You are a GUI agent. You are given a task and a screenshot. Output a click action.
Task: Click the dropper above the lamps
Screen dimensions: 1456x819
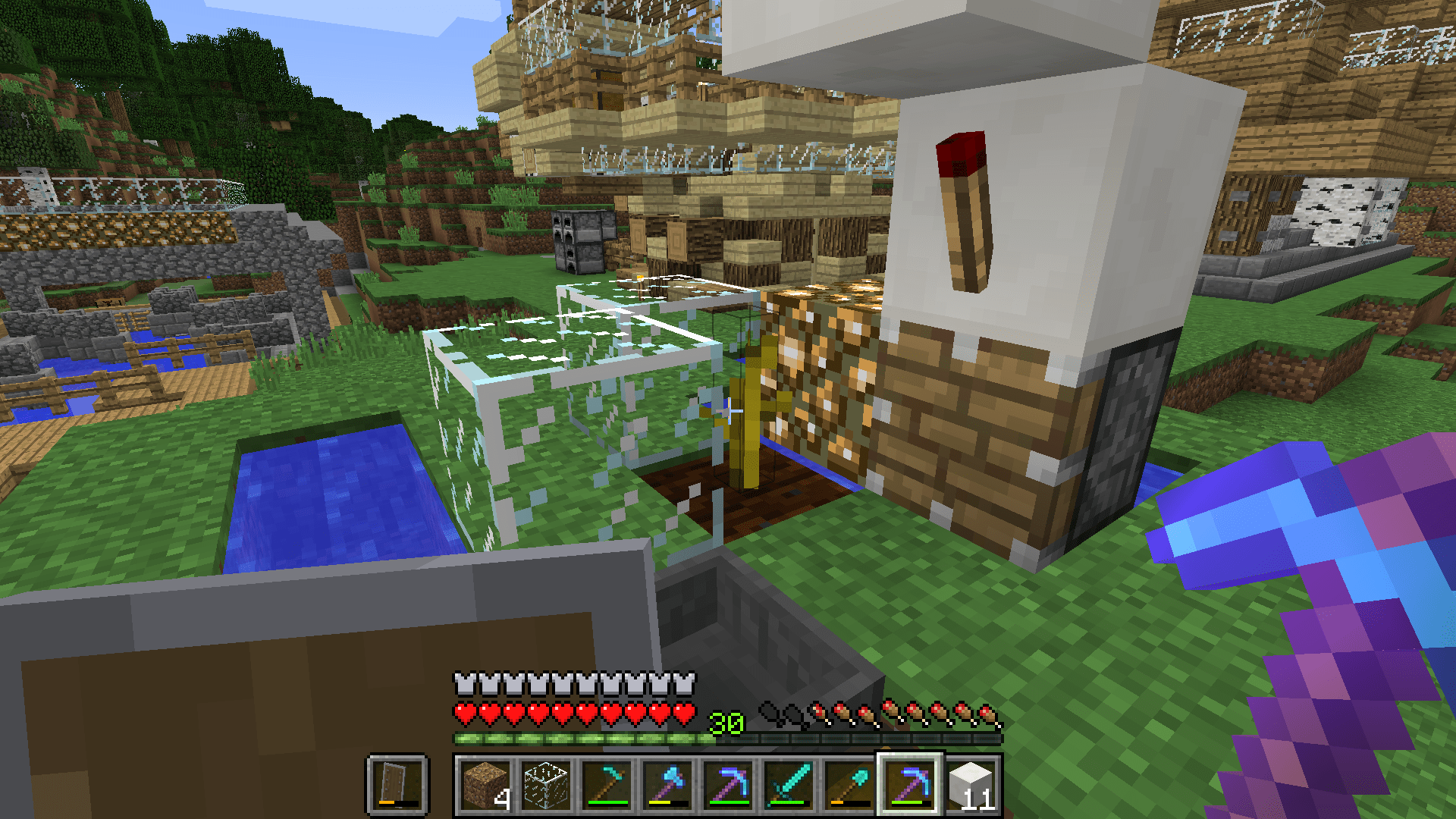579,243
